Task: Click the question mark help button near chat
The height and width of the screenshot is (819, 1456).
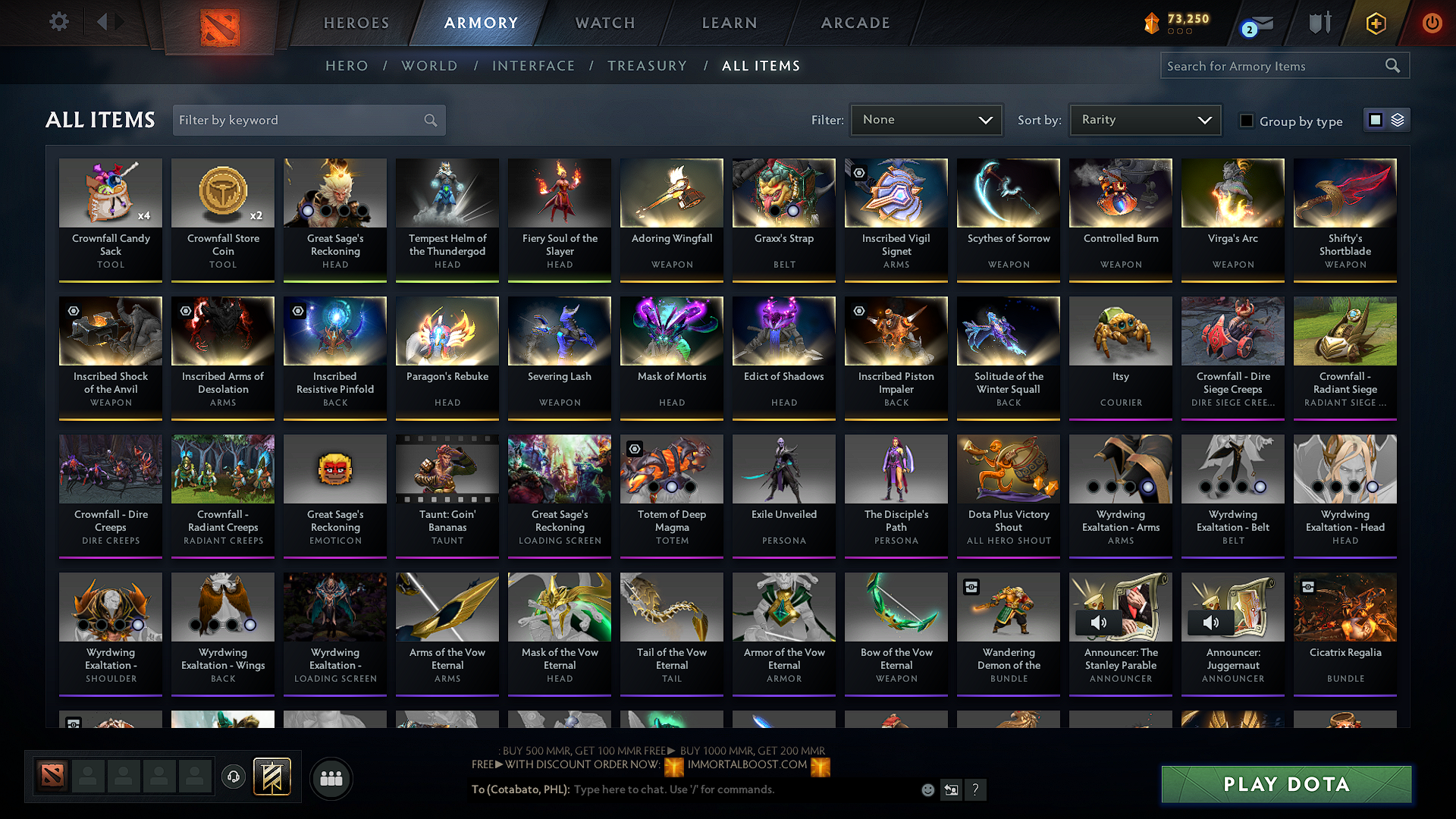Action: pyautogui.click(x=976, y=789)
